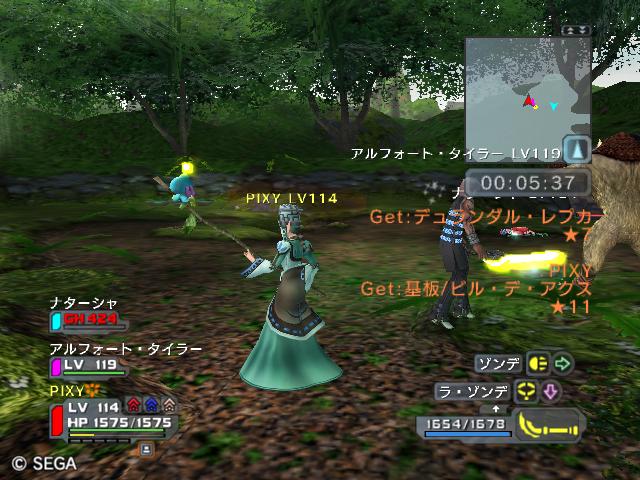The height and width of the screenshot is (480, 640).
Task: Select the equipped yellow rod weapon
Action: click(x=548, y=425)
